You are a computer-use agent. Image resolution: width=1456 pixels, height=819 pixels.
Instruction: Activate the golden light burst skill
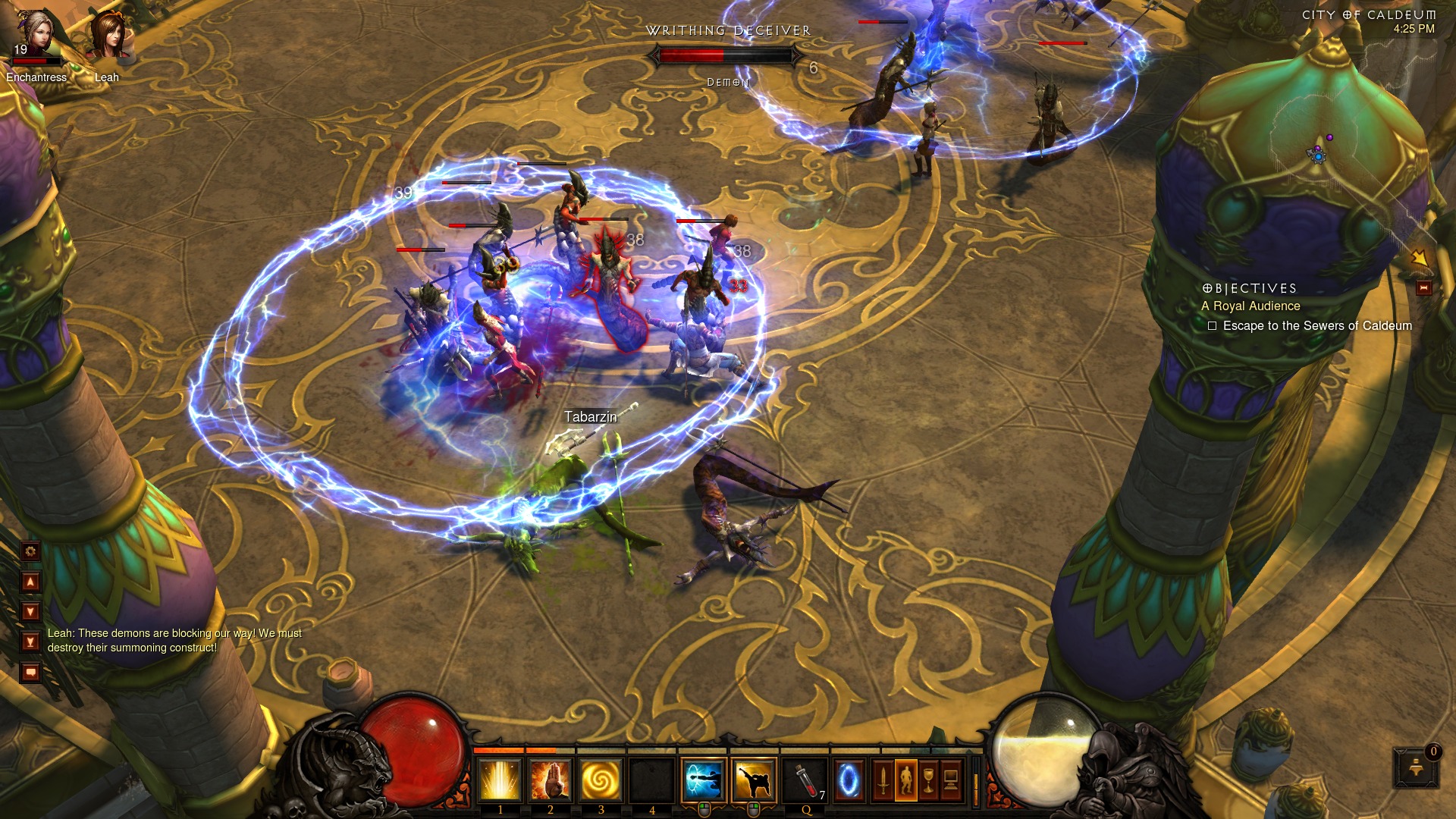500,780
